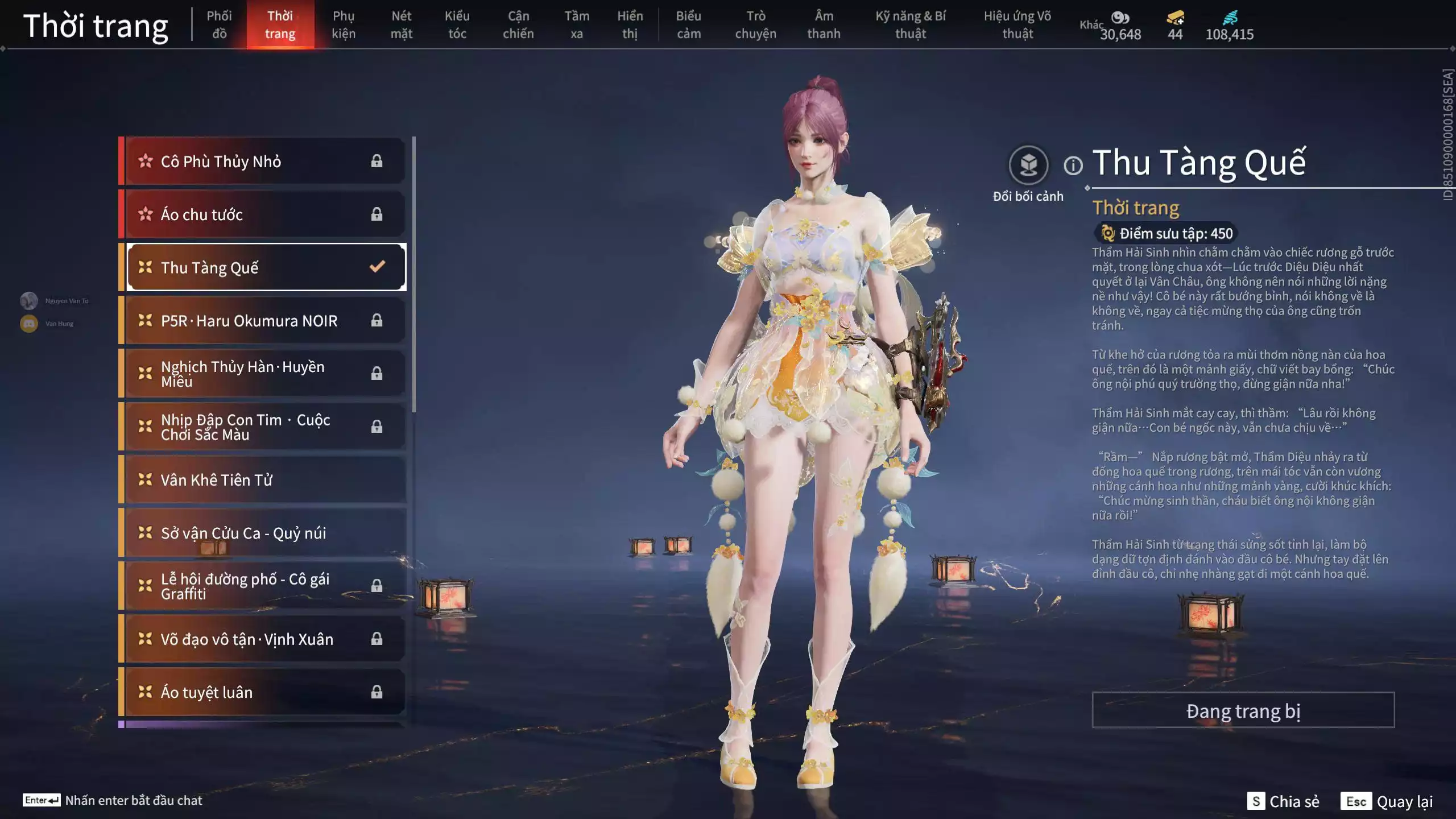Select the Nét mặt tab
The width and height of the screenshot is (1456, 819).
pos(401,25)
